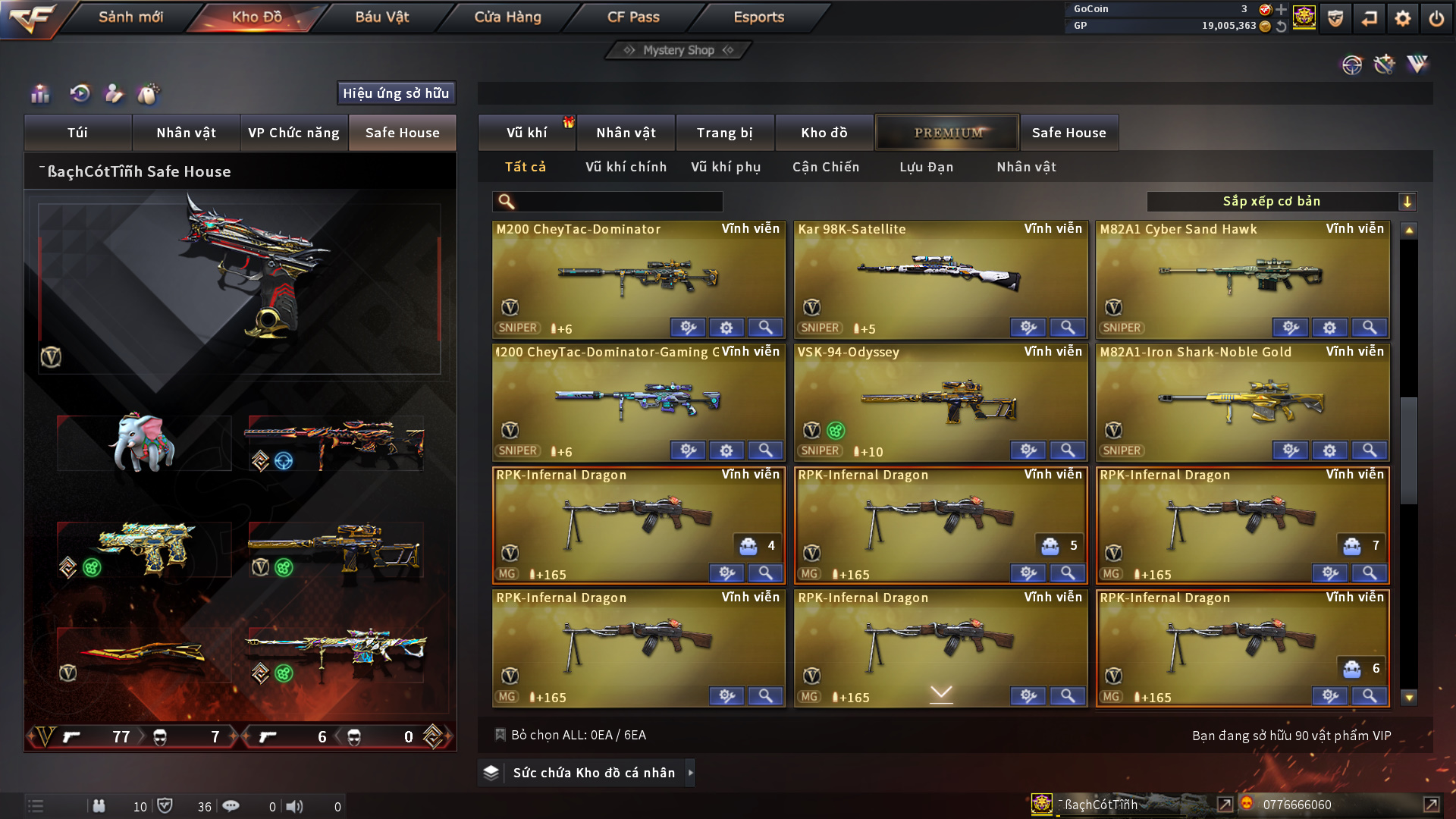Select the Vũ khí inventory tab

(526, 133)
